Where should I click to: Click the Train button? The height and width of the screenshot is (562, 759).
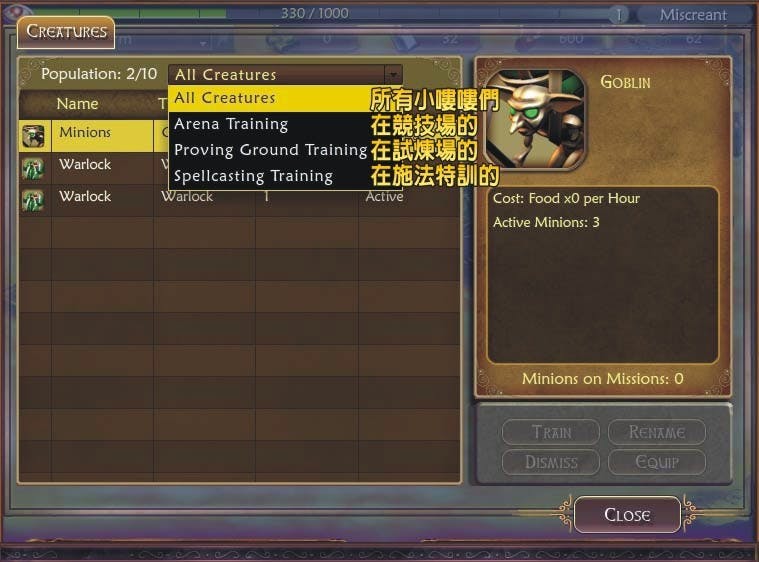(551, 432)
